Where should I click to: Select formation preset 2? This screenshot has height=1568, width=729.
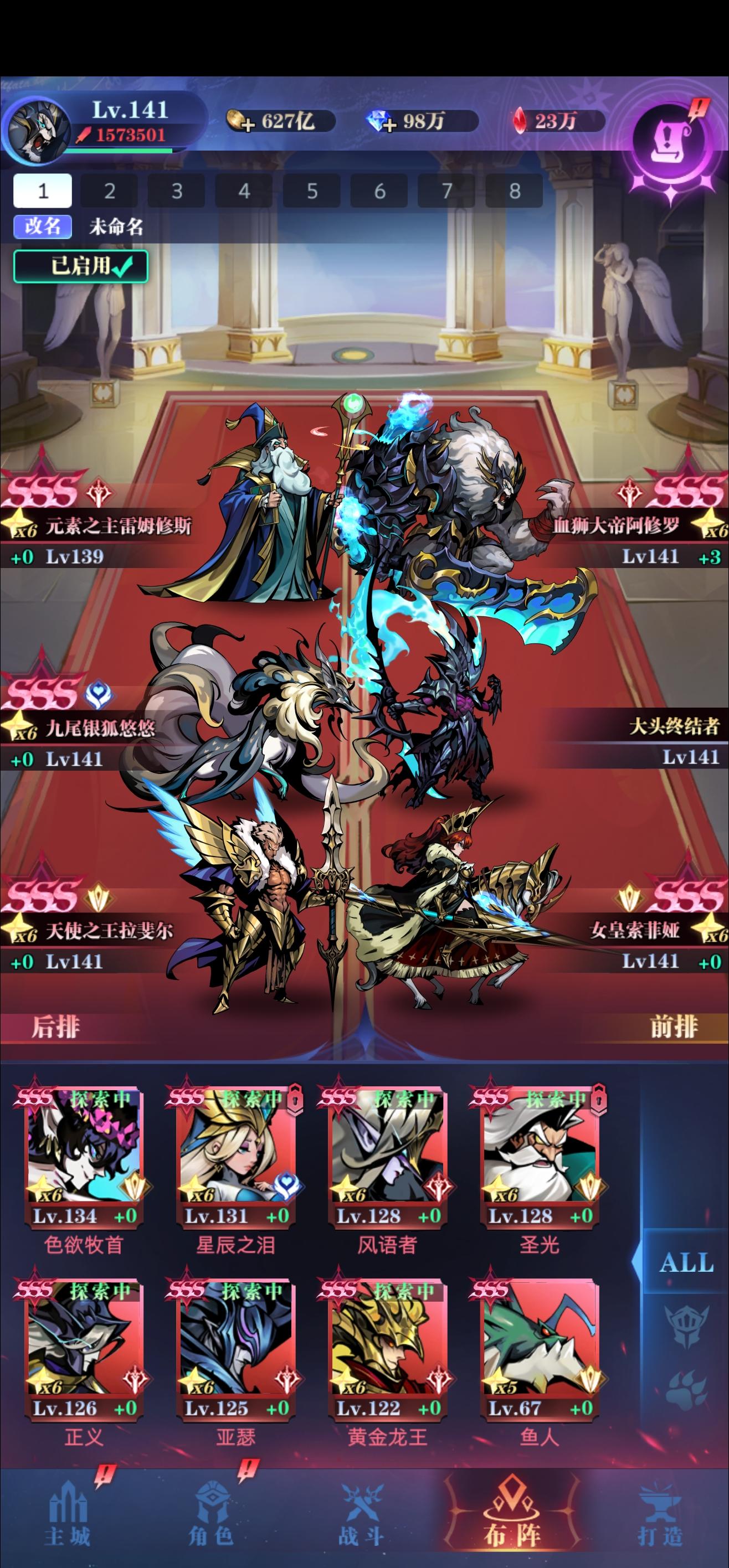(110, 190)
